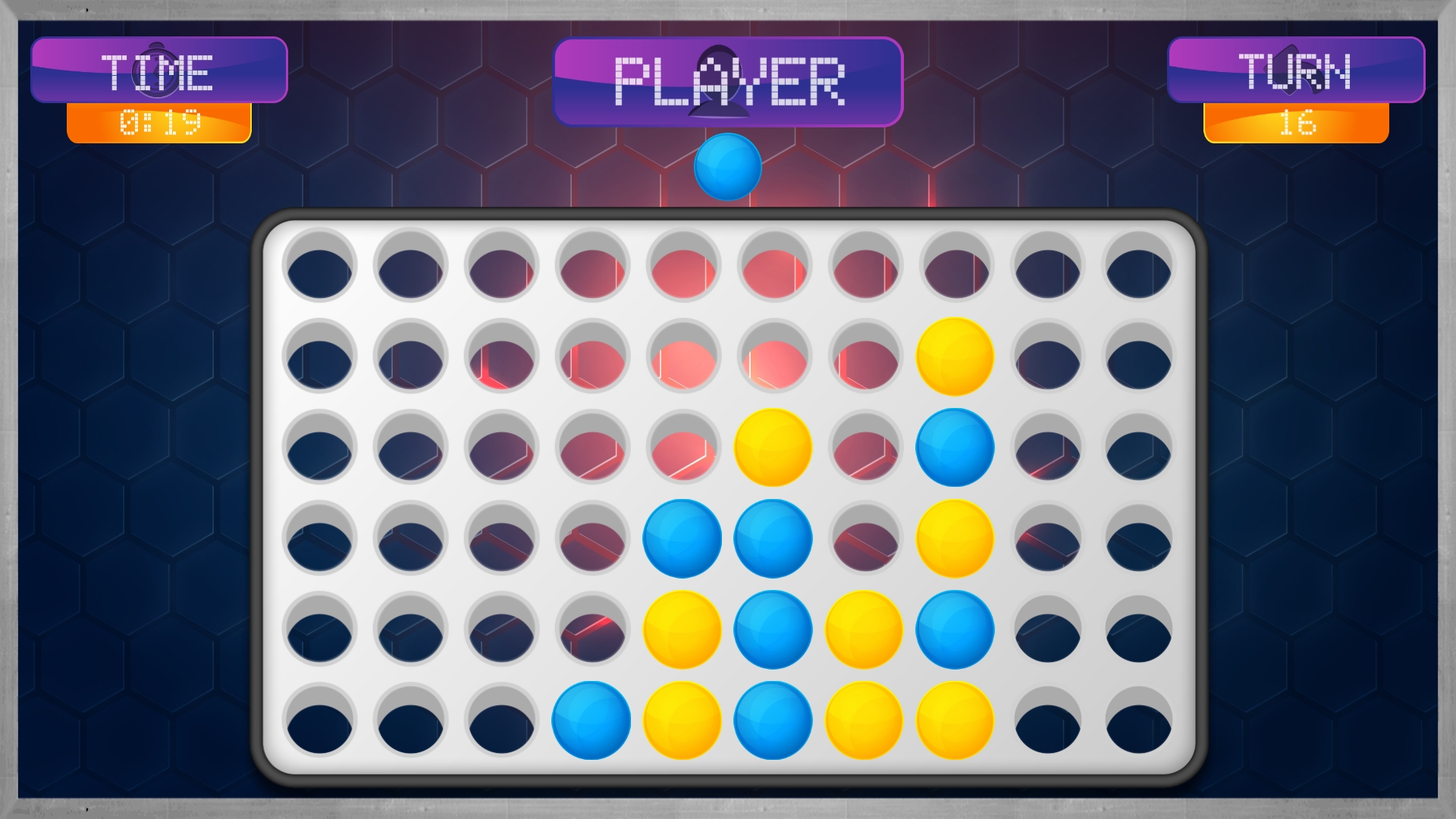This screenshot has width=1456, height=819.
Task: Click the turn counter showing 16
Action: [1297, 121]
